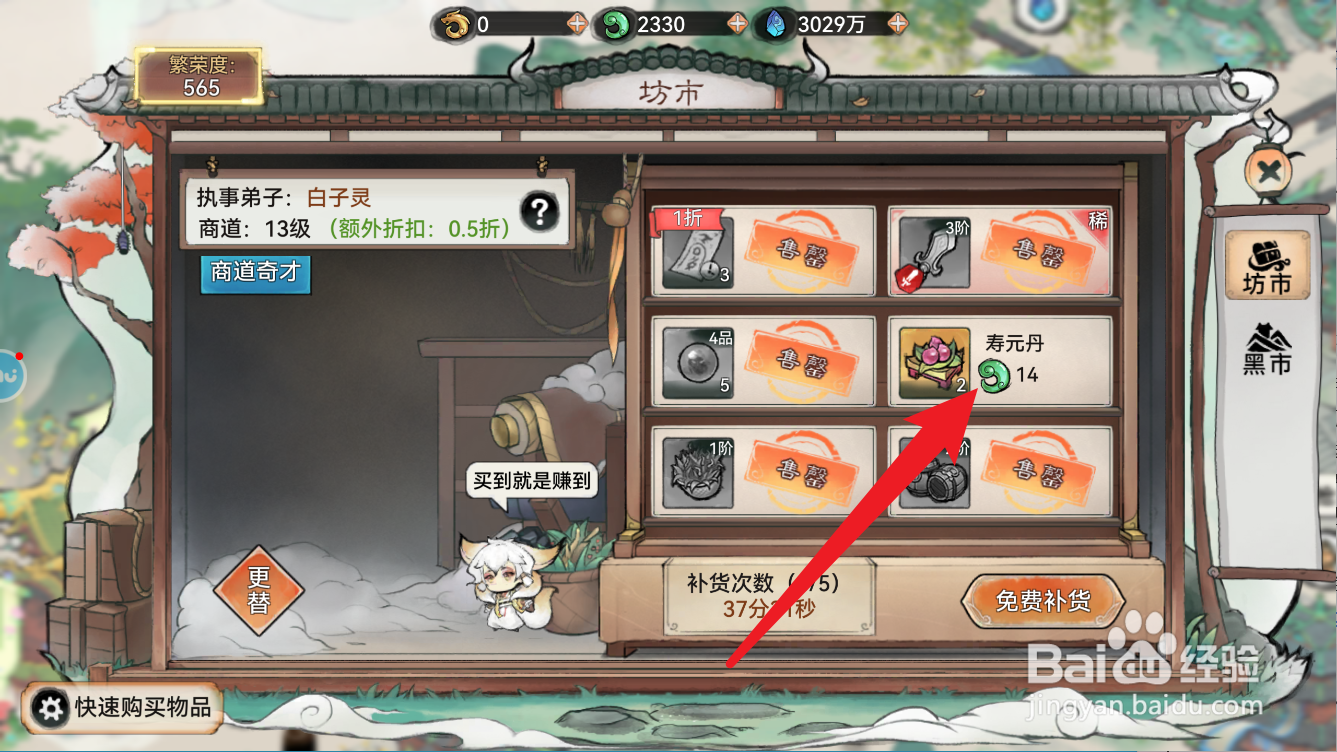Image resolution: width=1337 pixels, height=752 pixels.
Task: Click the wine barrels item icon
Action: [934, 471]
